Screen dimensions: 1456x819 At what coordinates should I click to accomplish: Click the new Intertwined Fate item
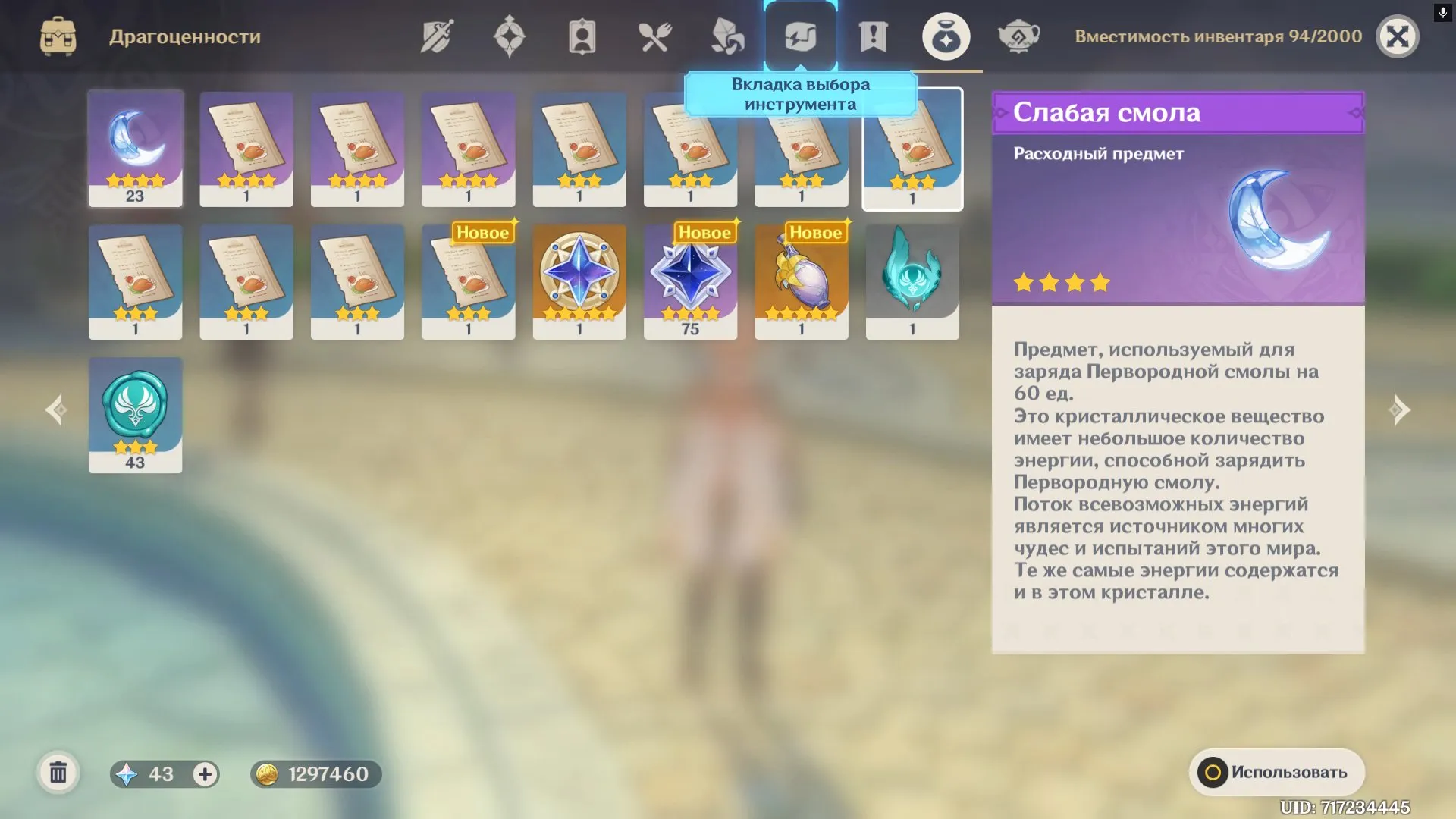coord(580,282)
